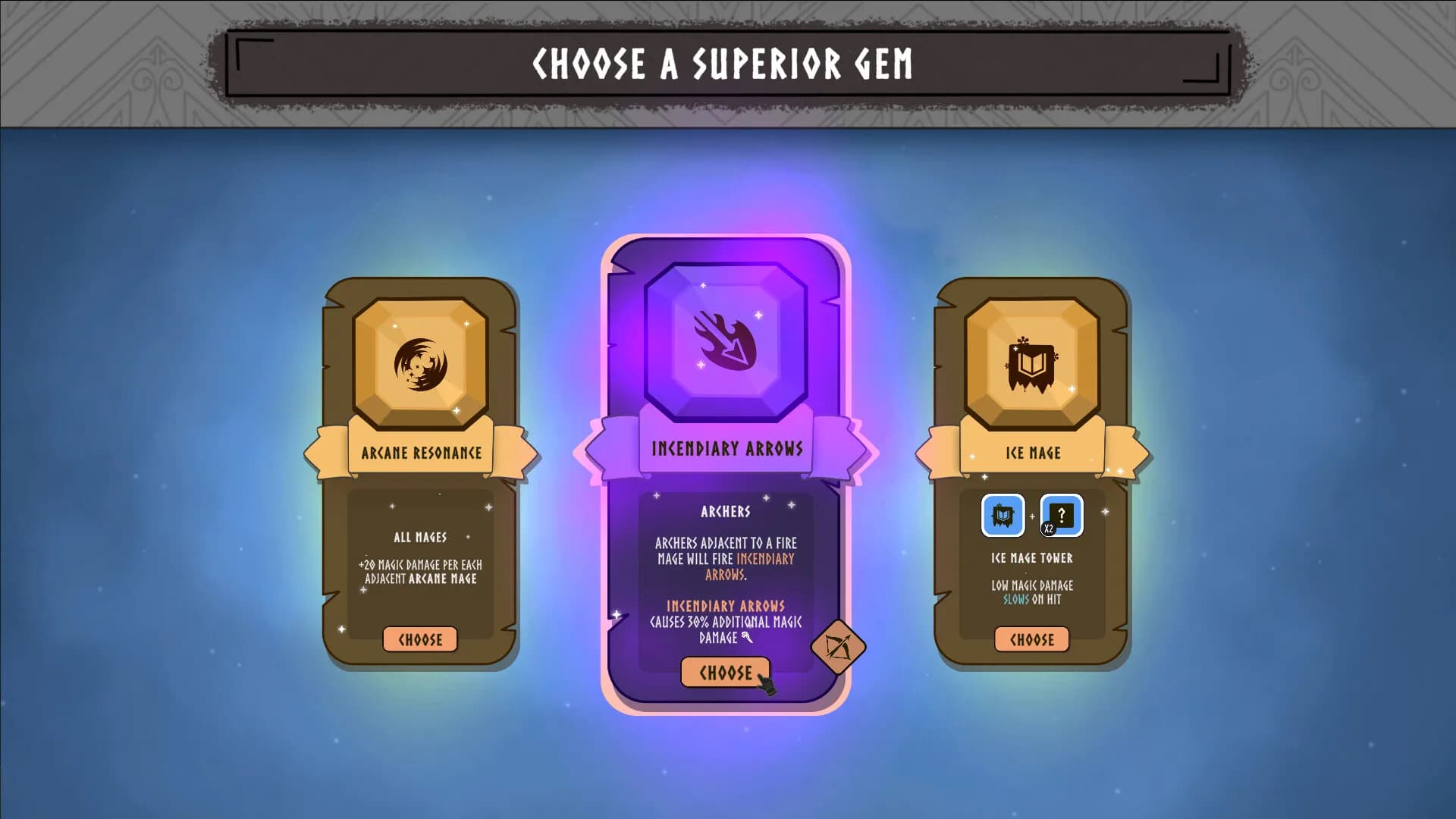
Task: Click the Arcane Resonance banner ribbon
Action: pyautogui.click(x=422, y=452)
